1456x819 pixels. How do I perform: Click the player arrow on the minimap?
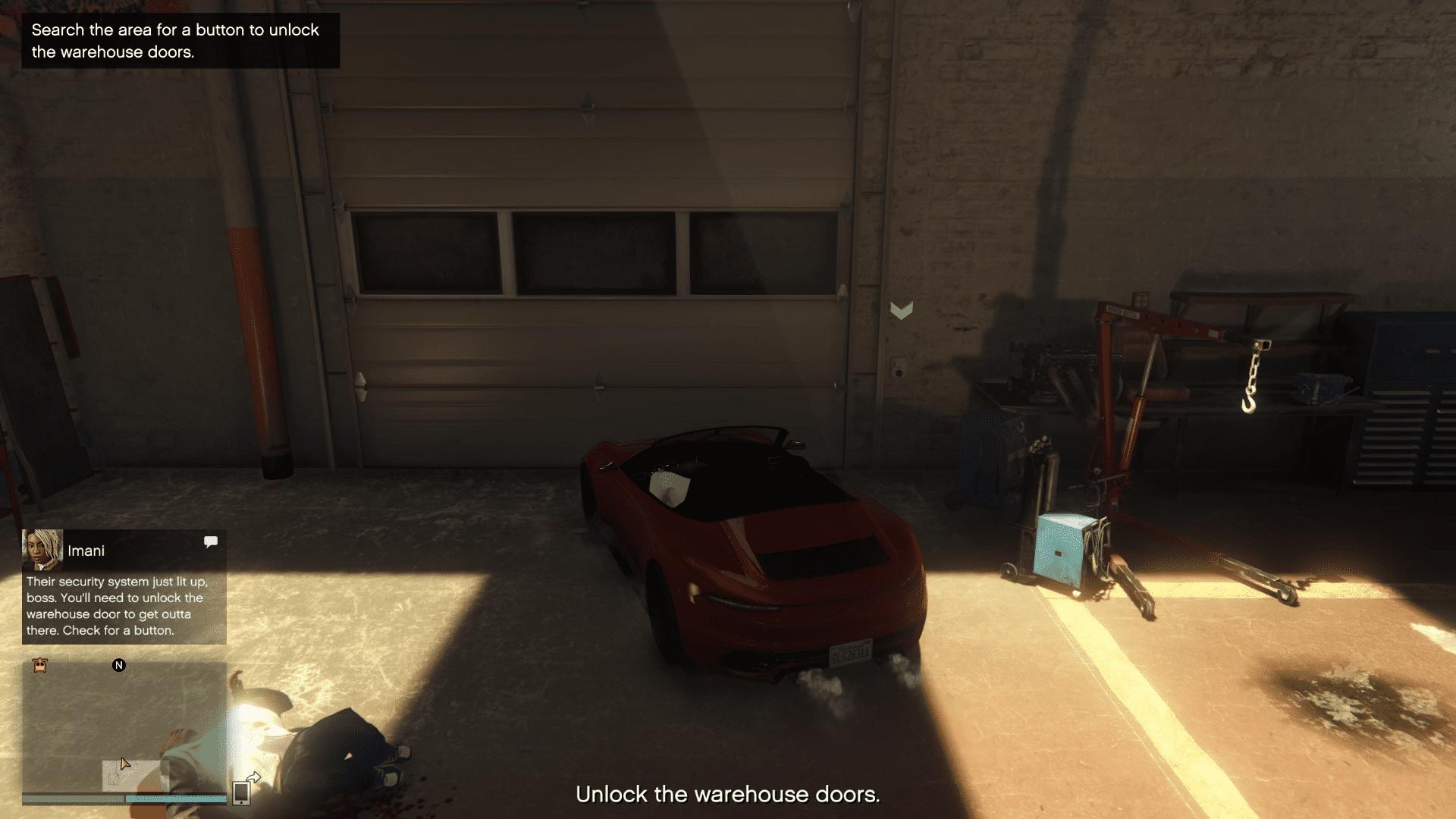(x=124, y=762)
